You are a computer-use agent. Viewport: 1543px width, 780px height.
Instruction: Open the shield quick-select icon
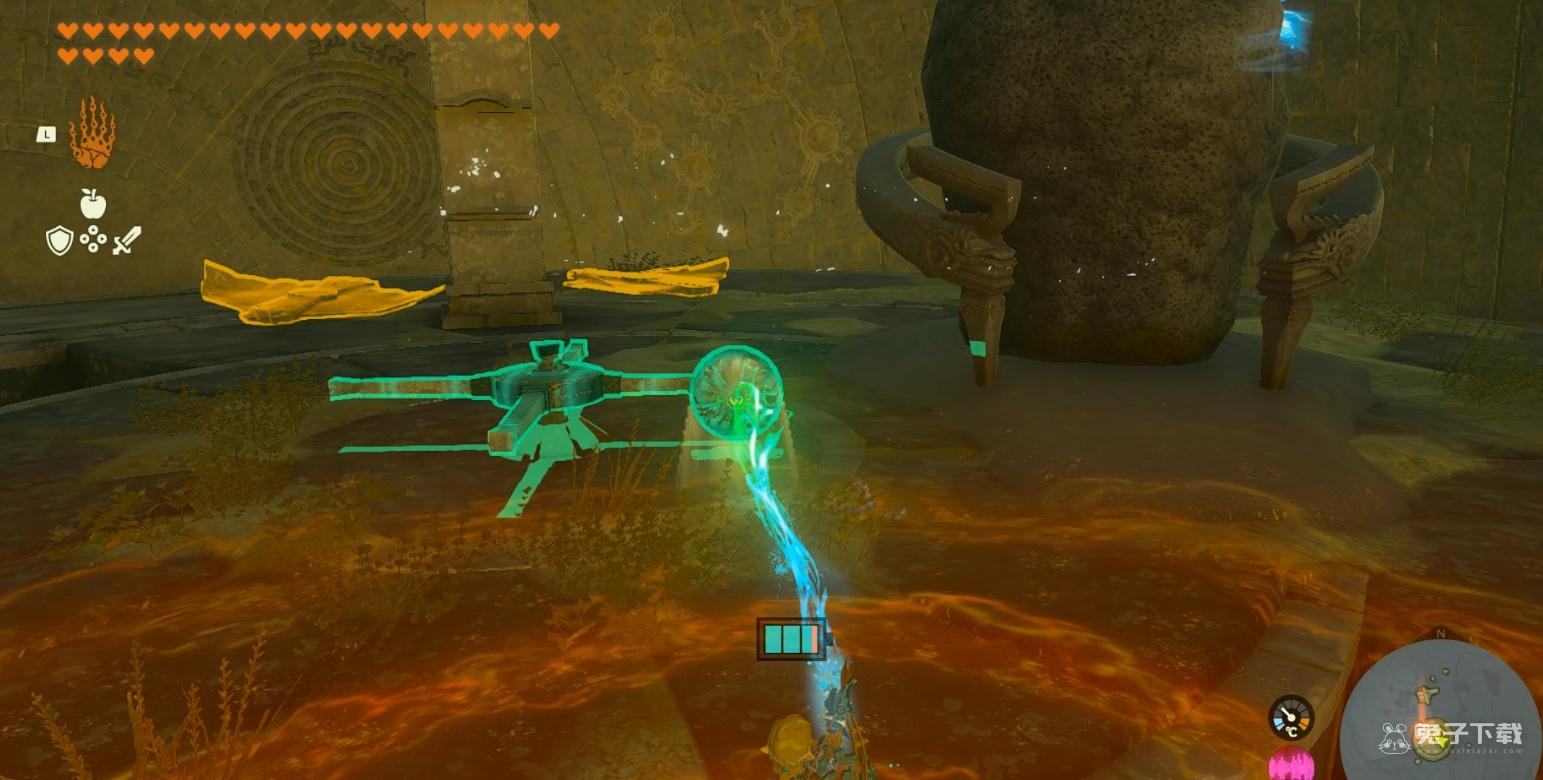[x=60, y=240]
